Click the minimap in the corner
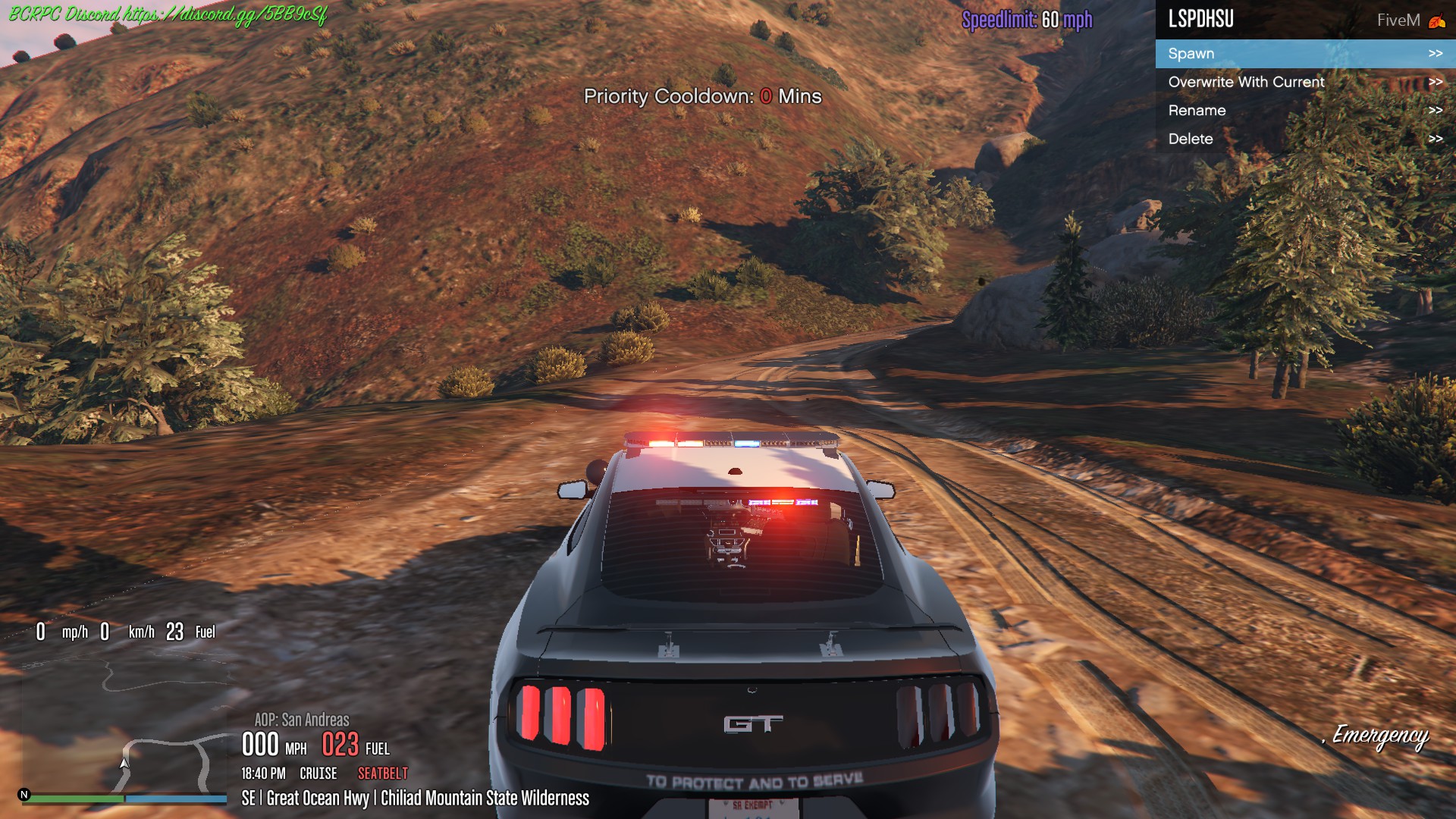 125,724
